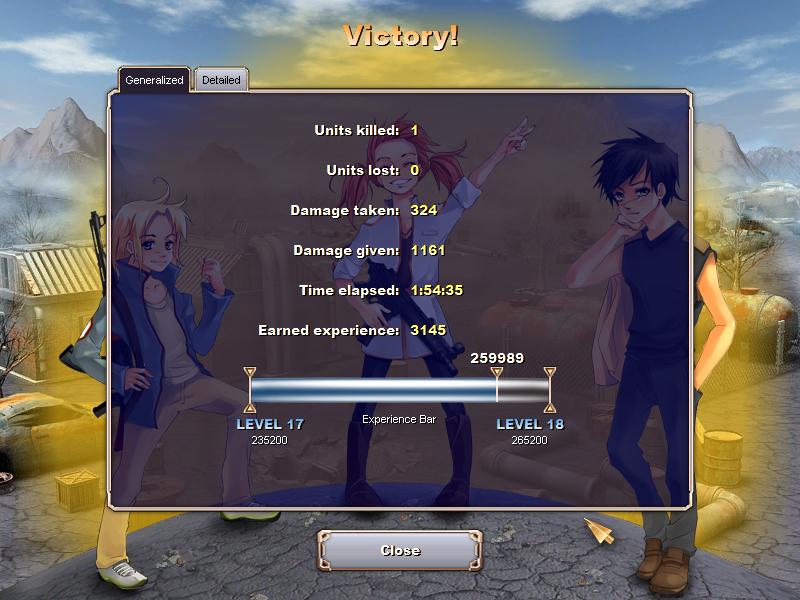Close the Victory results screen
Viewport: 800px width, 600px height.
click(x=400, y=551)
